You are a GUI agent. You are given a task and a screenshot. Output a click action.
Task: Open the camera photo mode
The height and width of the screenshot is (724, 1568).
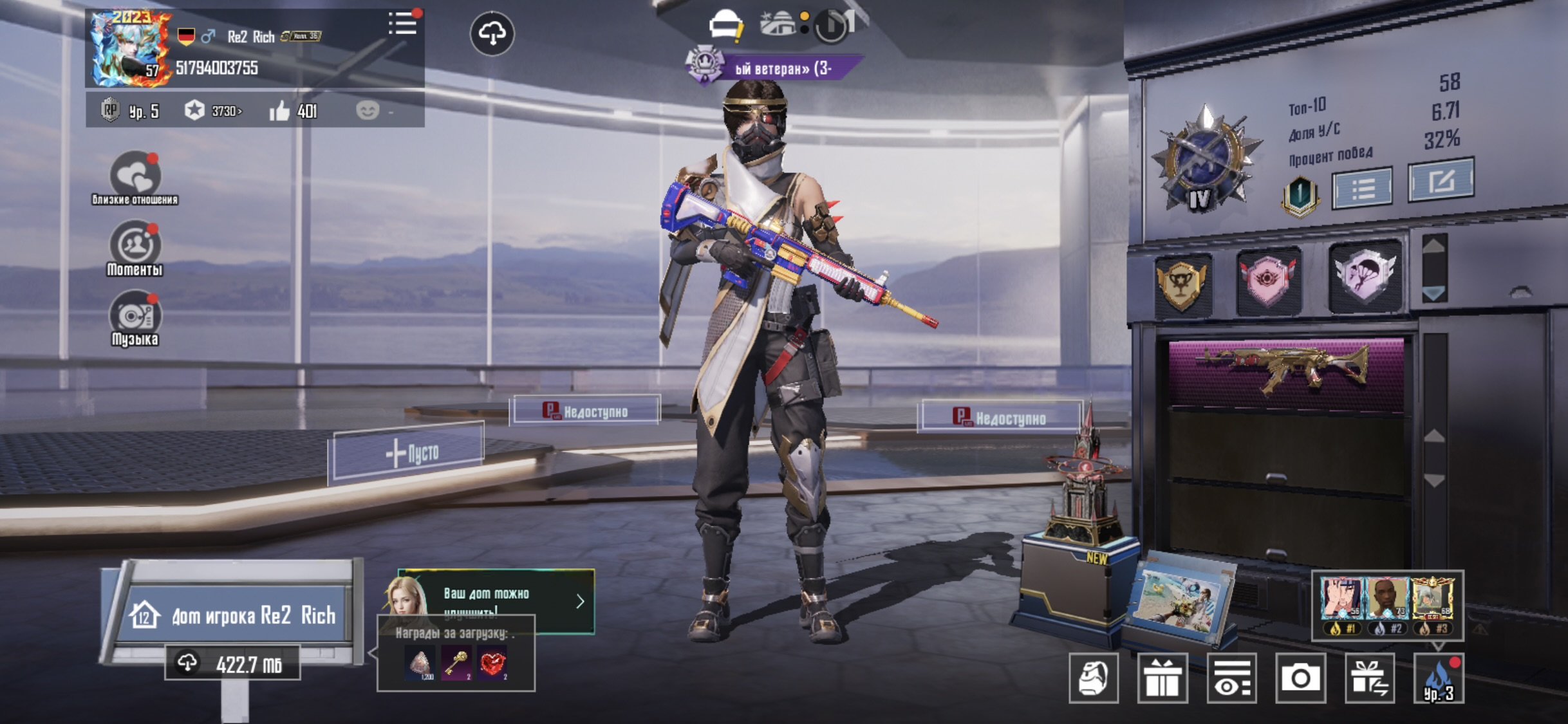tap(1300, 678)
